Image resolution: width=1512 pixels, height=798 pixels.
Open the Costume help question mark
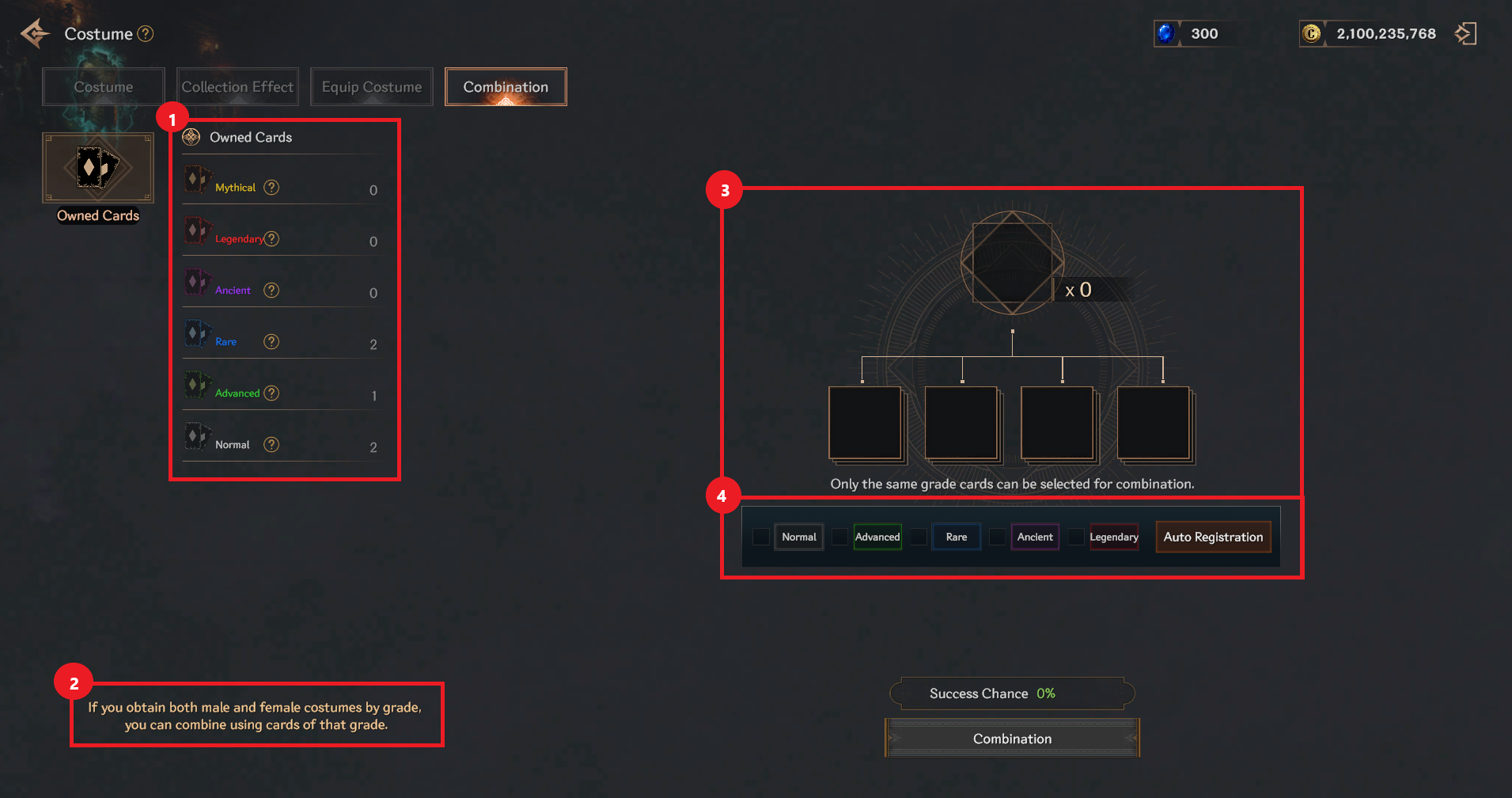click(x=146, y=34)
